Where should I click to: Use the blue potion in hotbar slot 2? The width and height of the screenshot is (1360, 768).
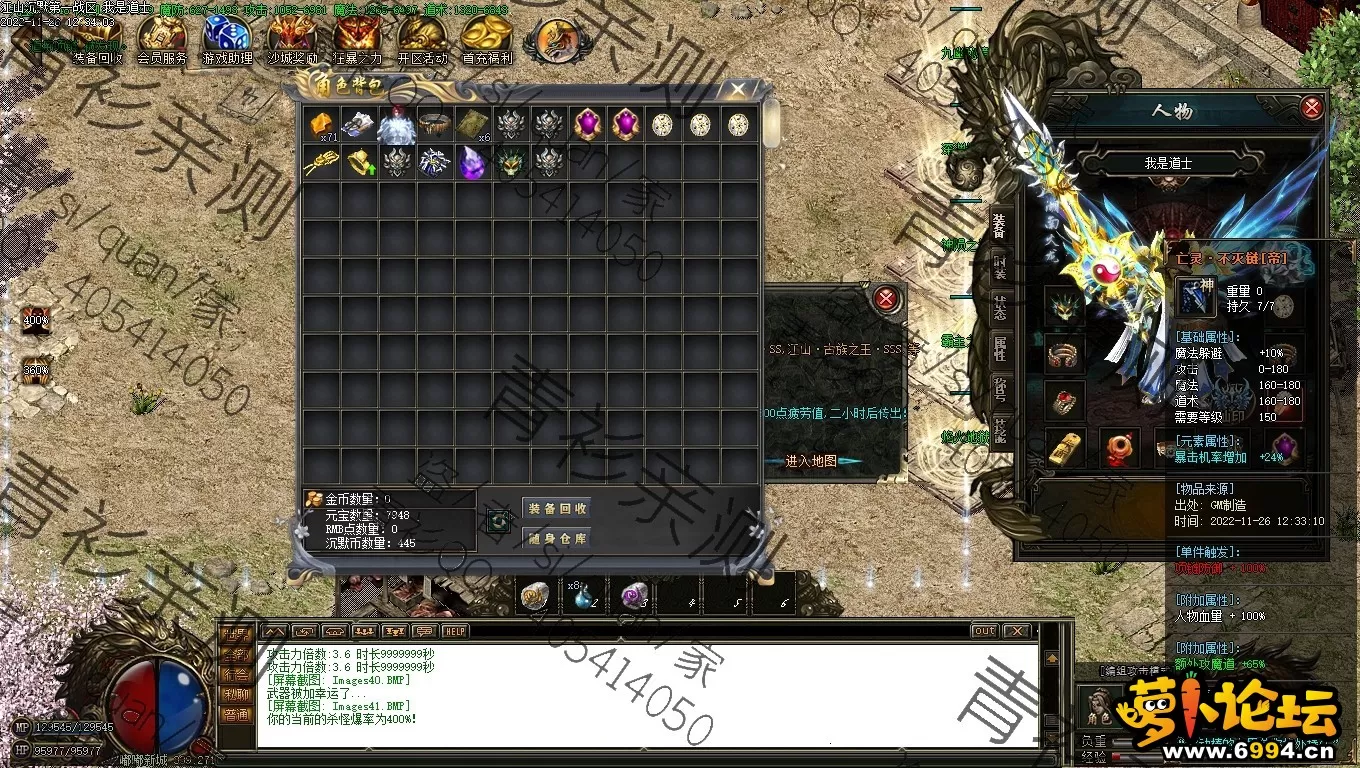(x=584, y=595)
